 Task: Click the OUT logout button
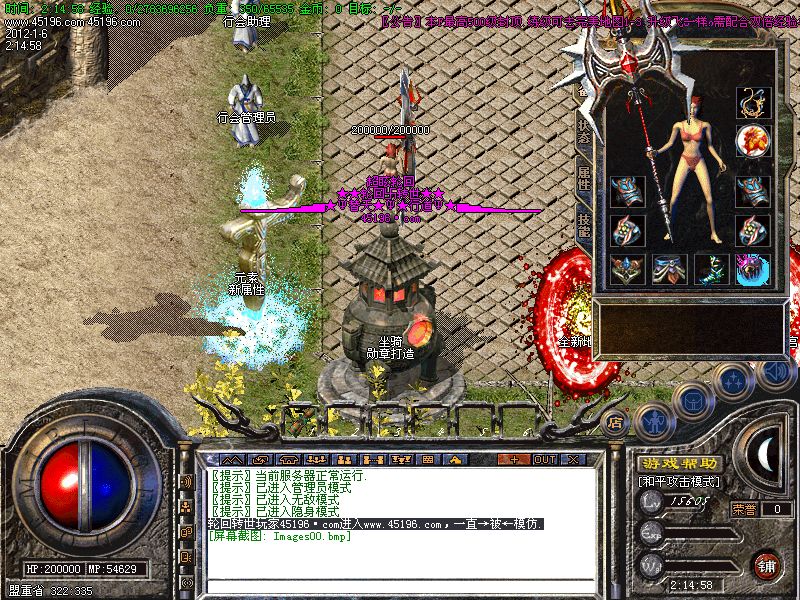[544, 459]
